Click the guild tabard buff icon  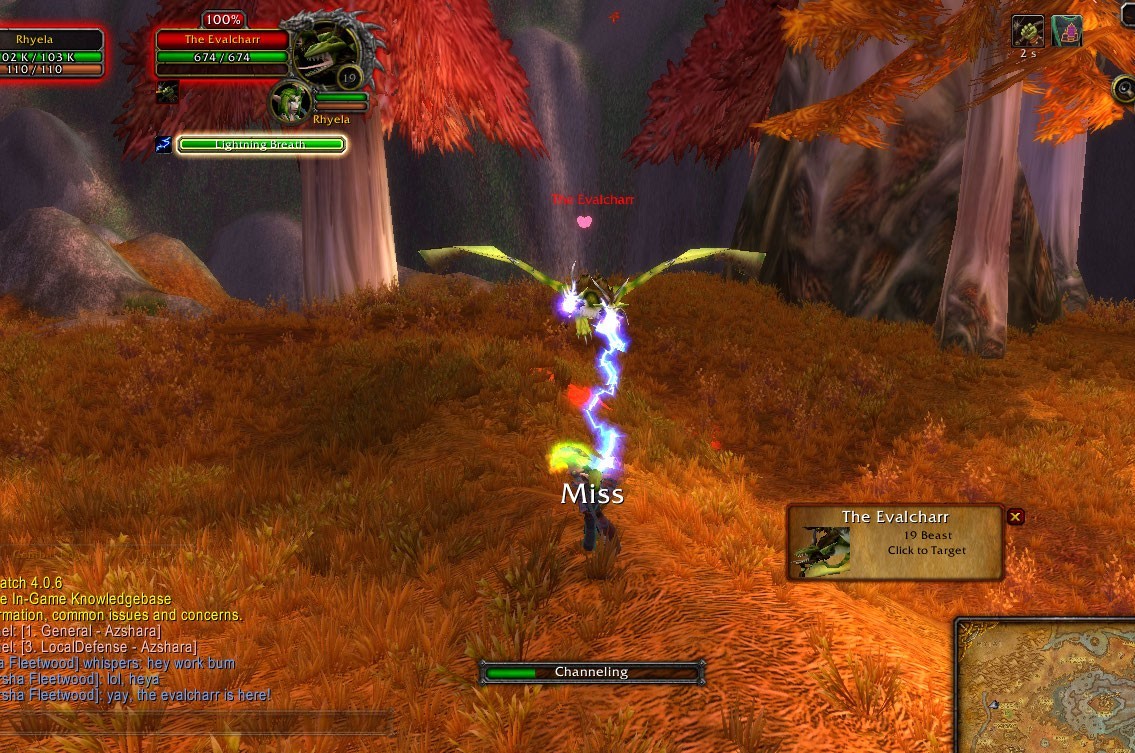click(1067, 31)
